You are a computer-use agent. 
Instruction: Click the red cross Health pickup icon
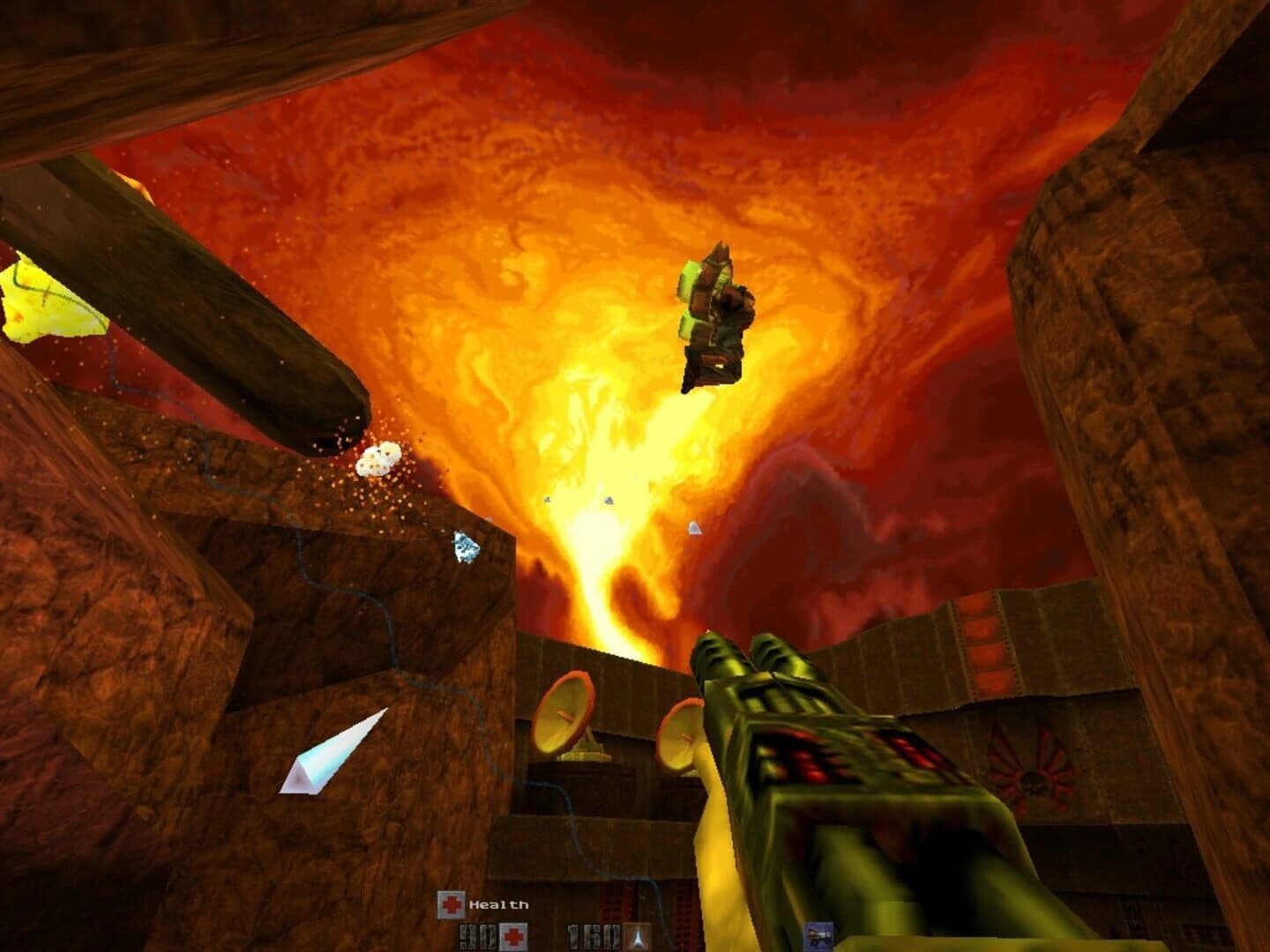coord(451,903)
